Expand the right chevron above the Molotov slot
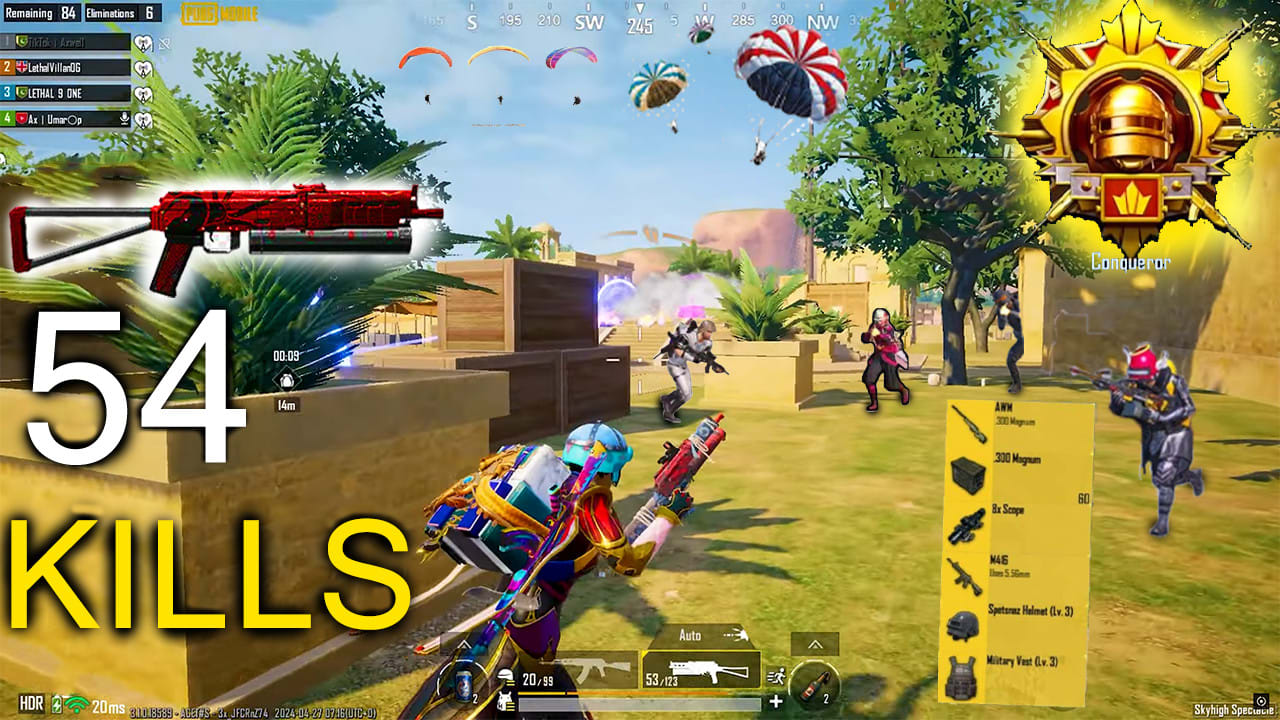 [x=816, y=644]
